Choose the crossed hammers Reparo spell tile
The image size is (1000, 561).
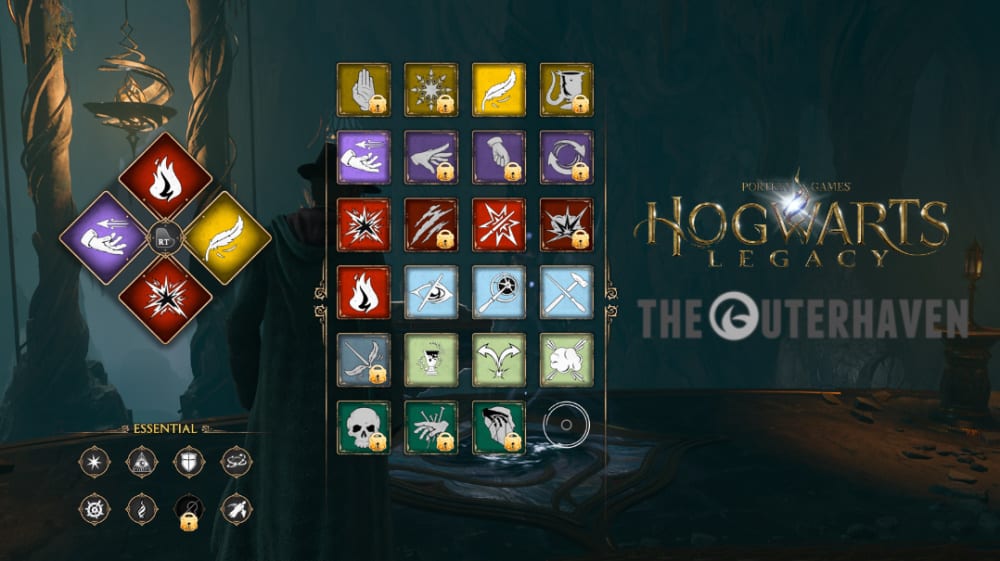pyautogui.click(x=566, y=292)
